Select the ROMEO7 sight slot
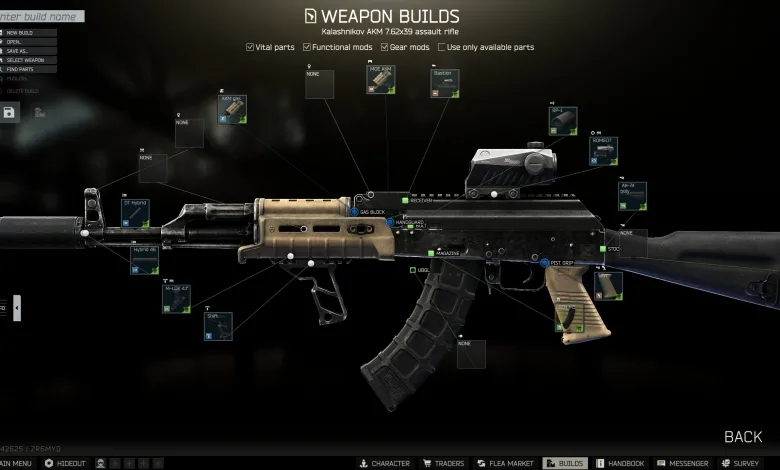This screenshot has height=470, width=780. [x=603, y=151]
